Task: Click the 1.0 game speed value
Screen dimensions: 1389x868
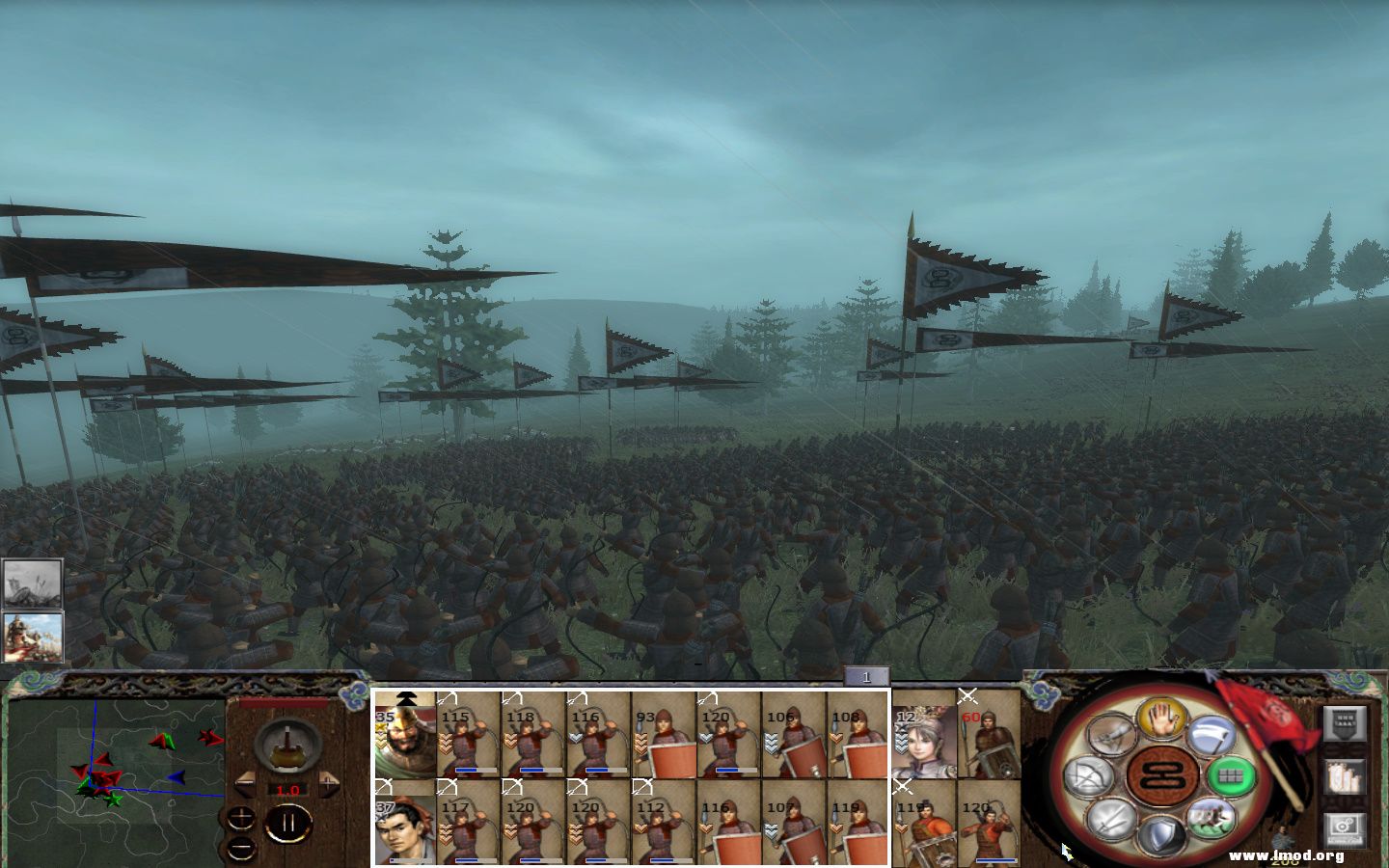Action: (x=287, y=790)
